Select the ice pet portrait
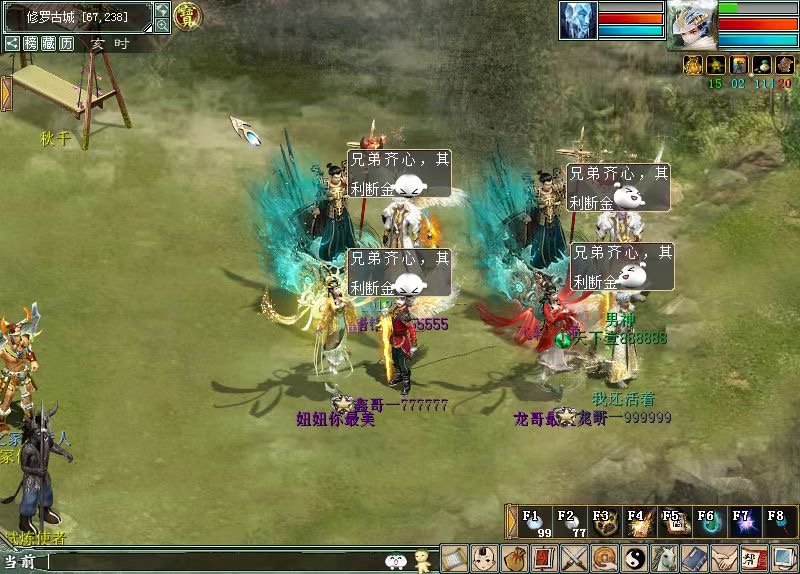 [x=578, y=20]
